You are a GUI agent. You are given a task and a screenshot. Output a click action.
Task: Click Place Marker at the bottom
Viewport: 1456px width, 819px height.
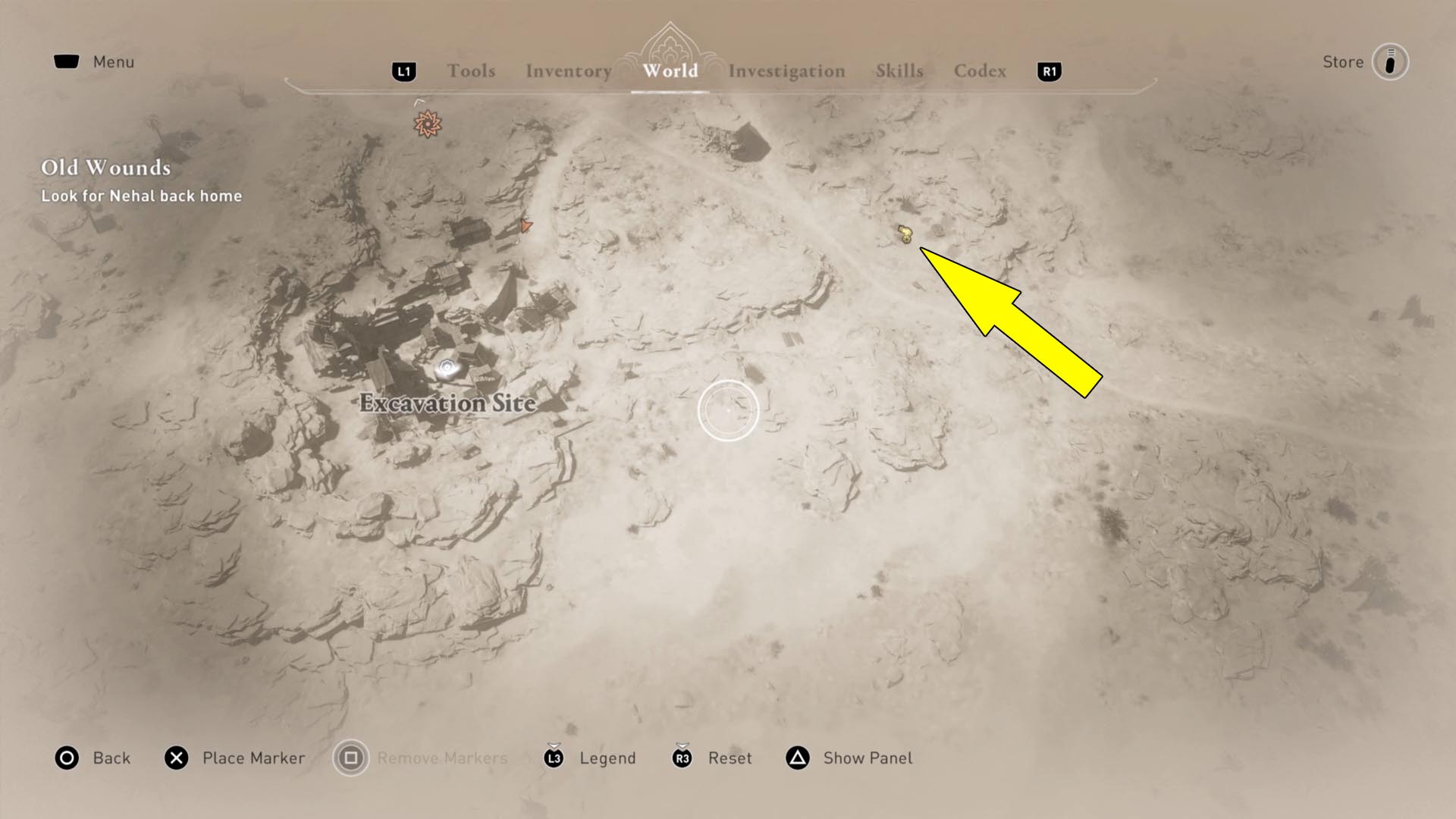coord(252,758)
